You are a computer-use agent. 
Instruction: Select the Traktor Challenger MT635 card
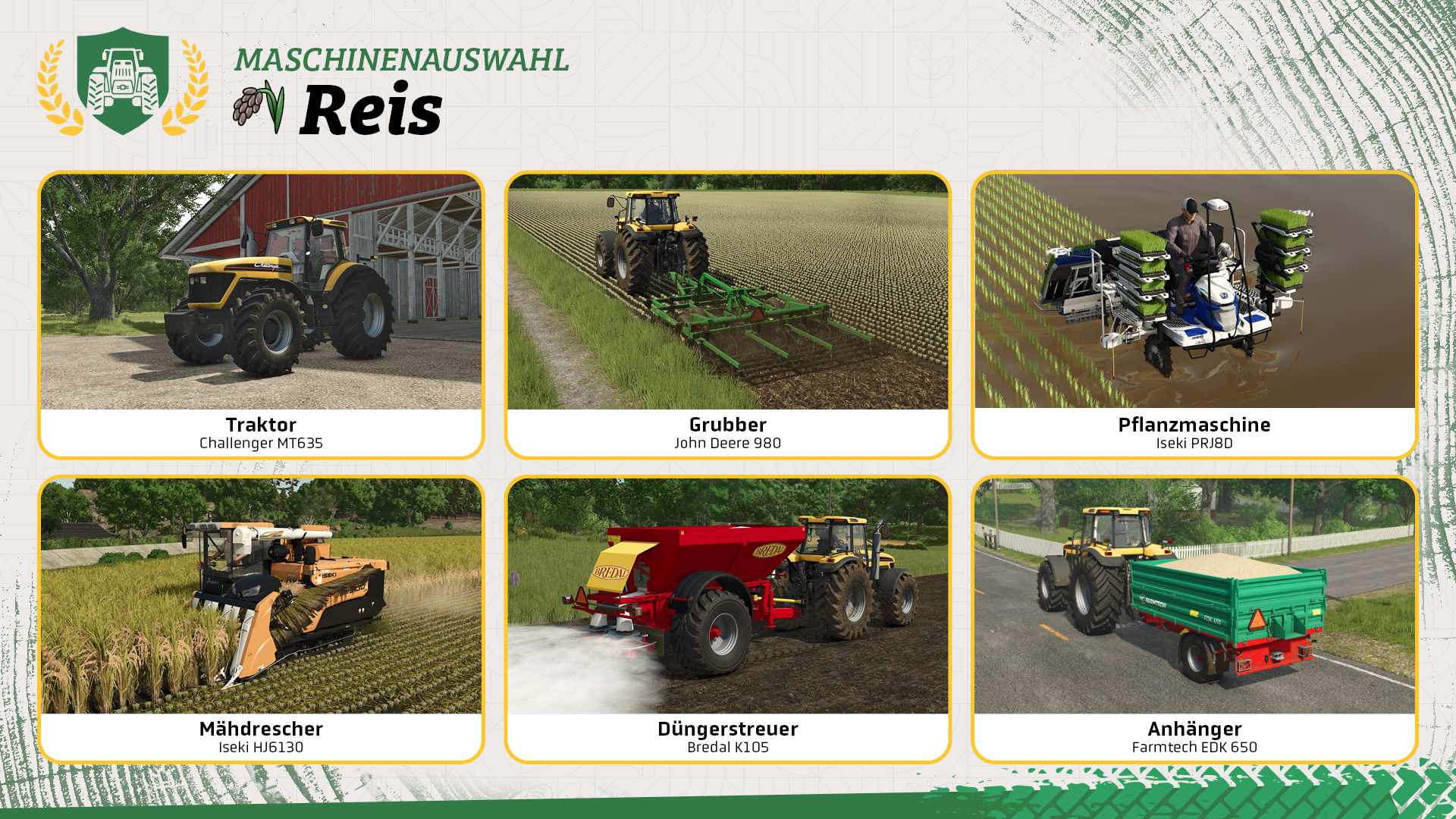click(261, 315)
